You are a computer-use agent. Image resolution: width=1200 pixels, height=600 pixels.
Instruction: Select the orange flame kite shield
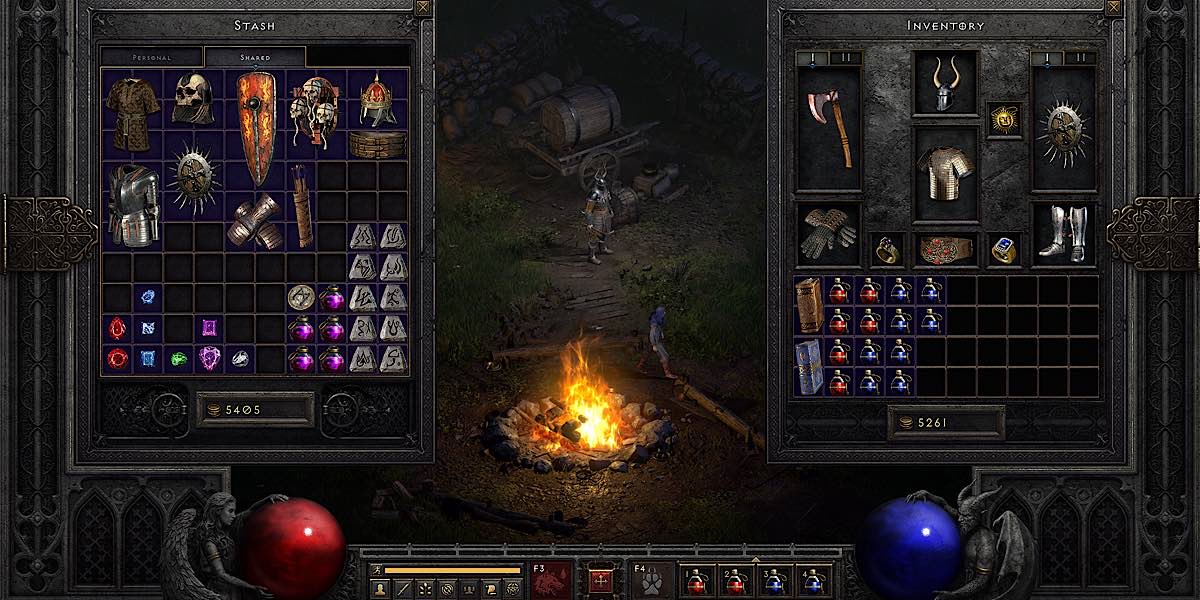255,128
